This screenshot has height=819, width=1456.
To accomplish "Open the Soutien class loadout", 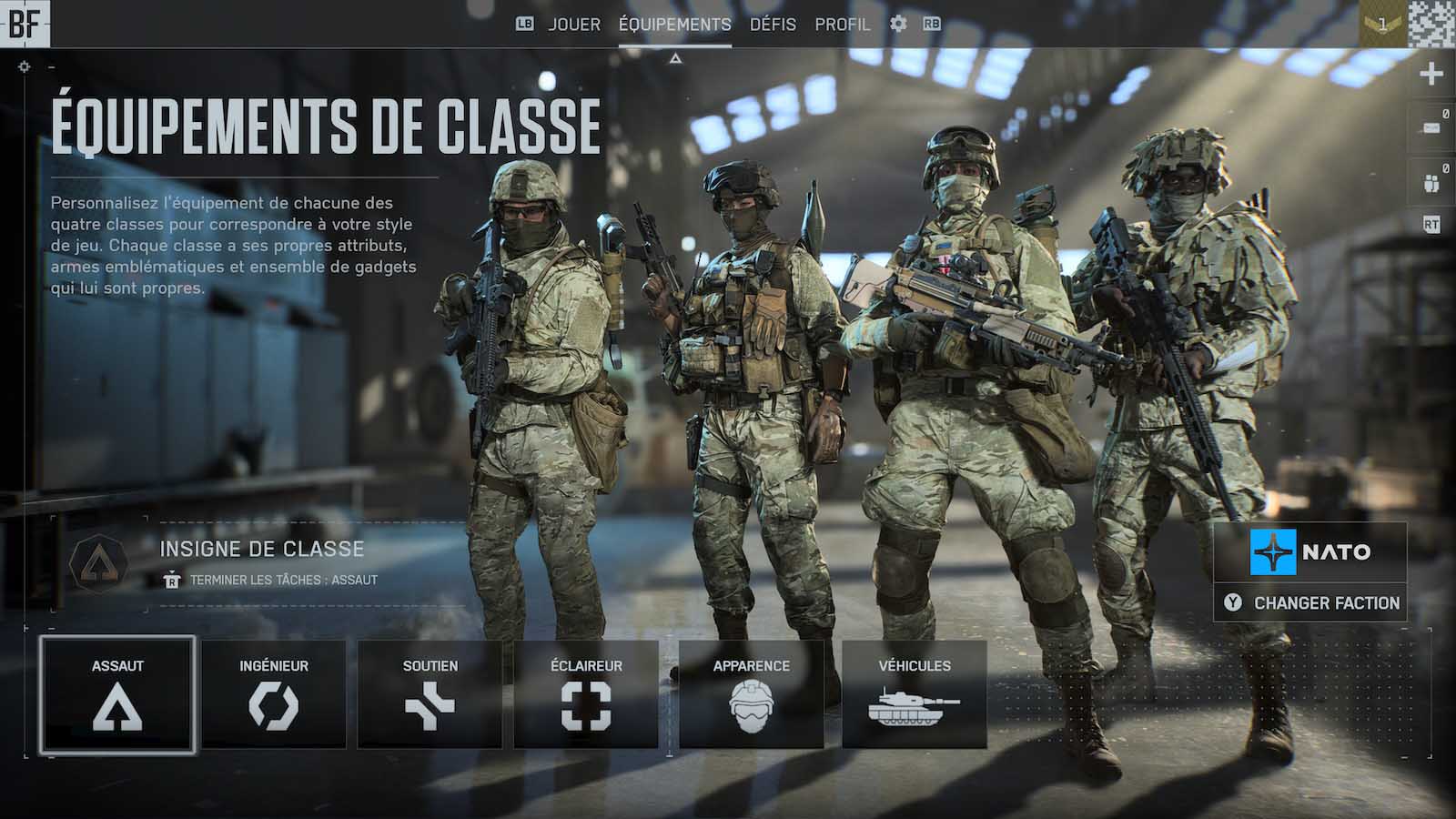I will point(430,694).
